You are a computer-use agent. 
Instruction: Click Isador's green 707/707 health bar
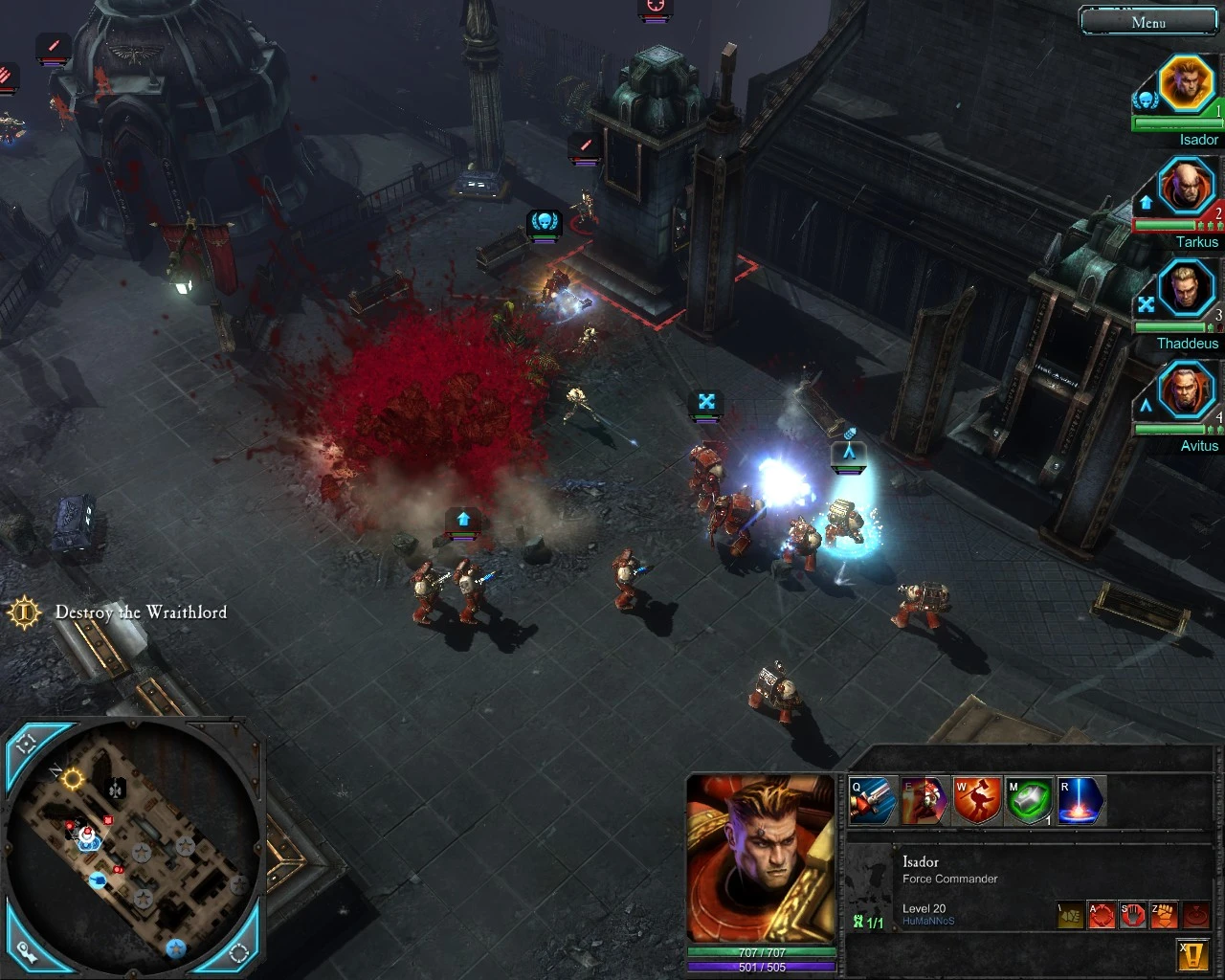[x=759, y=951]
